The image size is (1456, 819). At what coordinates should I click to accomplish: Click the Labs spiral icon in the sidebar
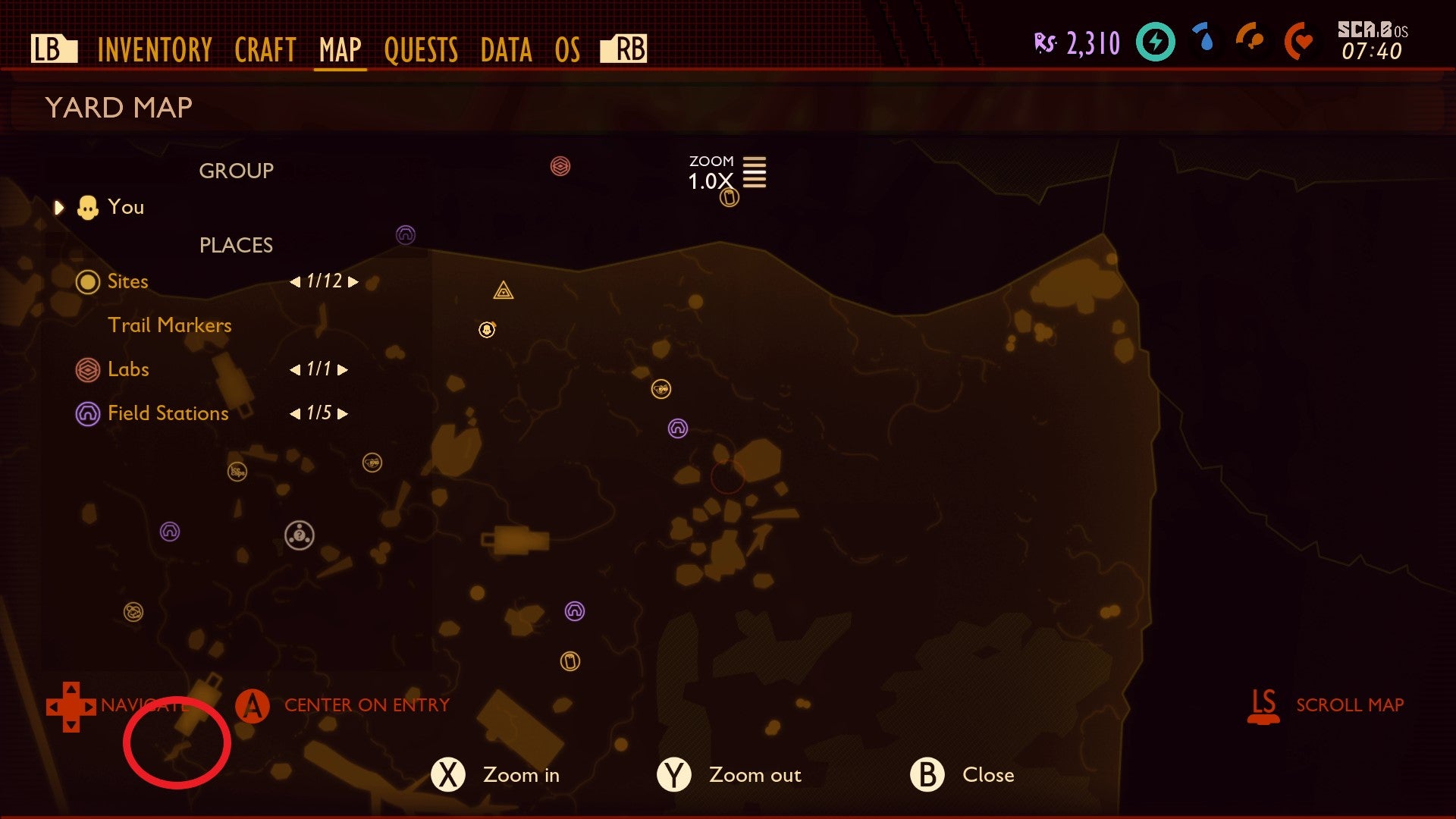coord(87,369)
